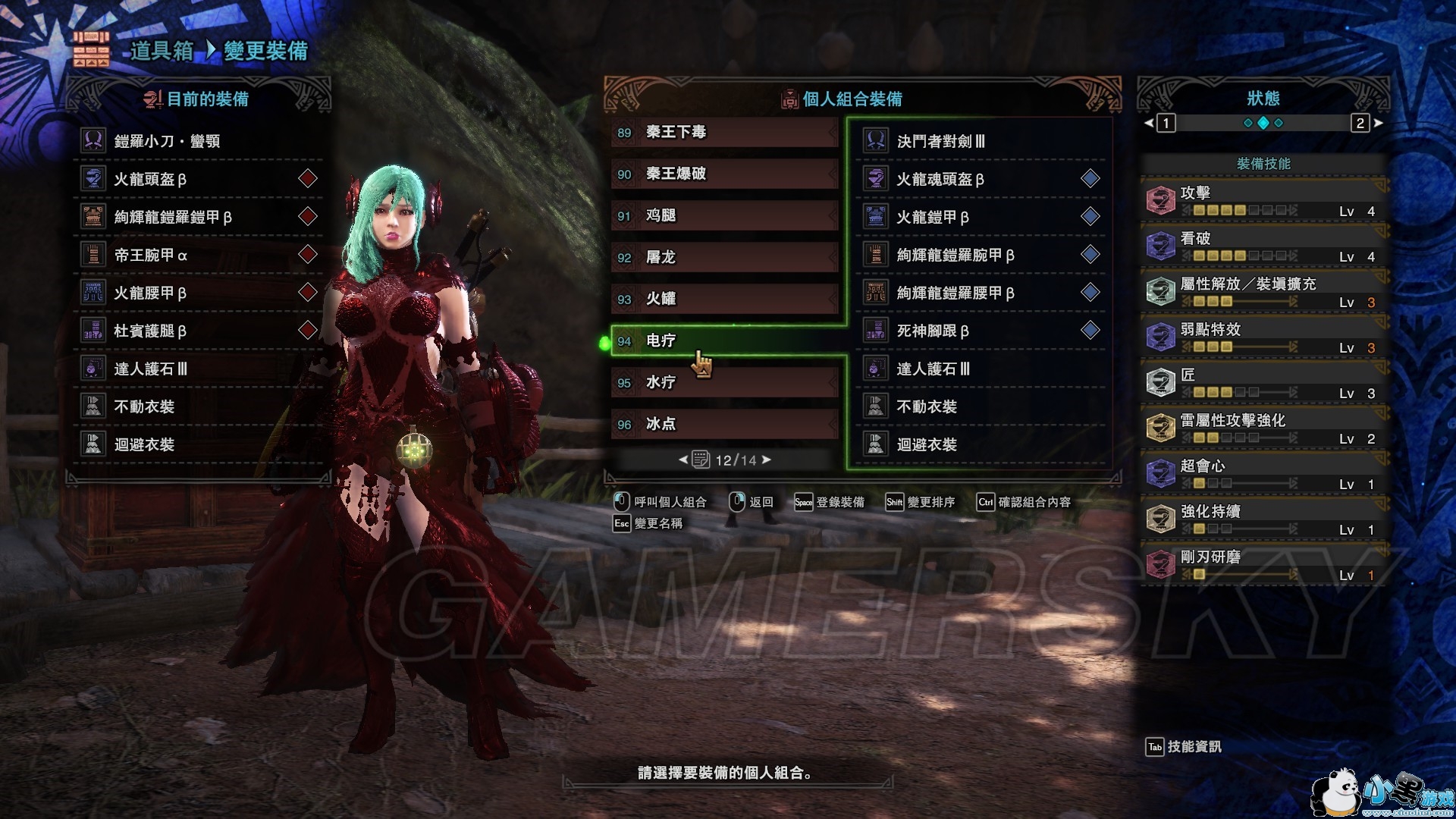Select the 雷屬性攻擊強化 skill row
1456x819 pixels.
point(1263,428)
